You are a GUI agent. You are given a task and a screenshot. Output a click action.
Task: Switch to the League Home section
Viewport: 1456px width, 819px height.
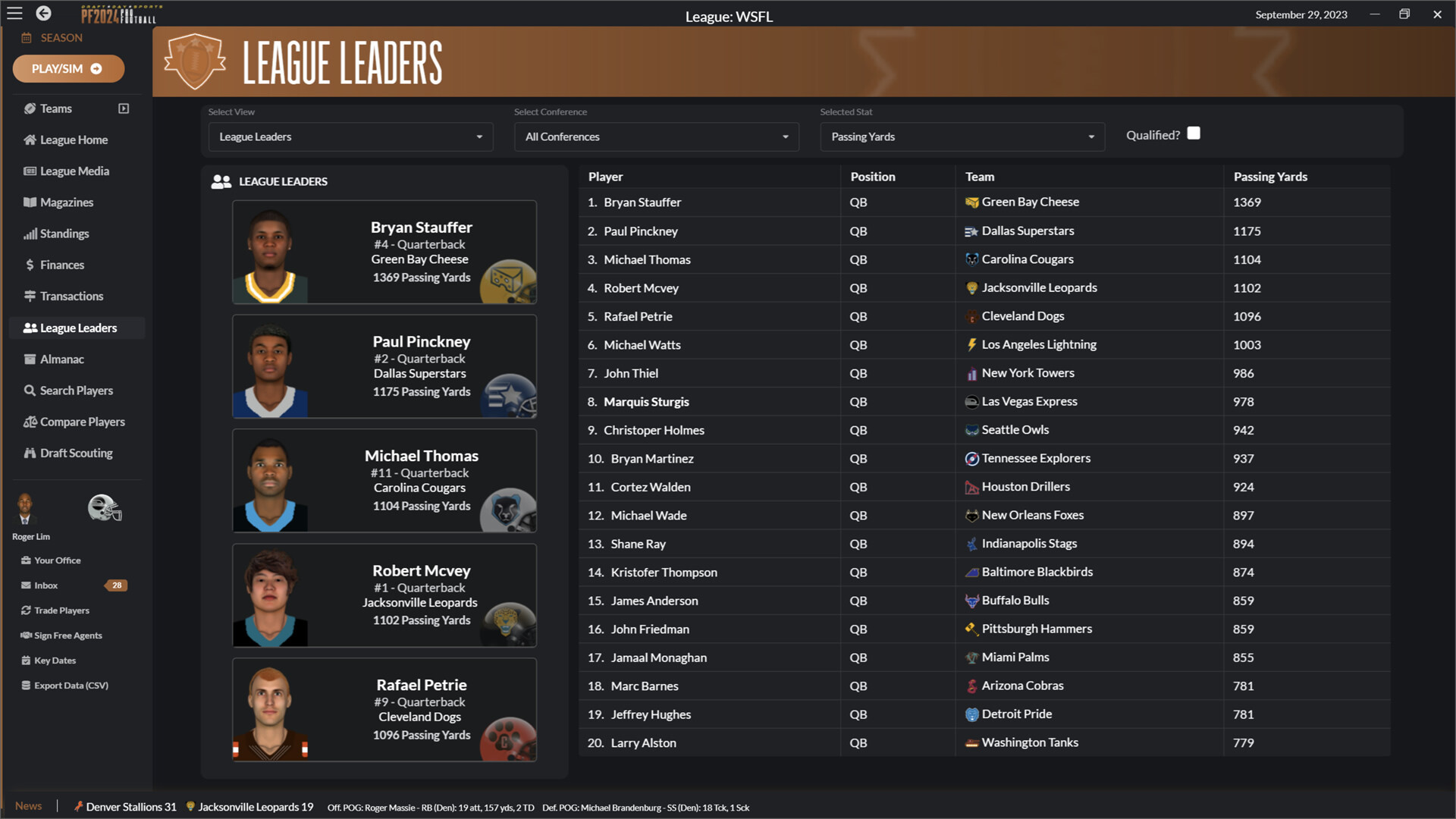(73, 140)
